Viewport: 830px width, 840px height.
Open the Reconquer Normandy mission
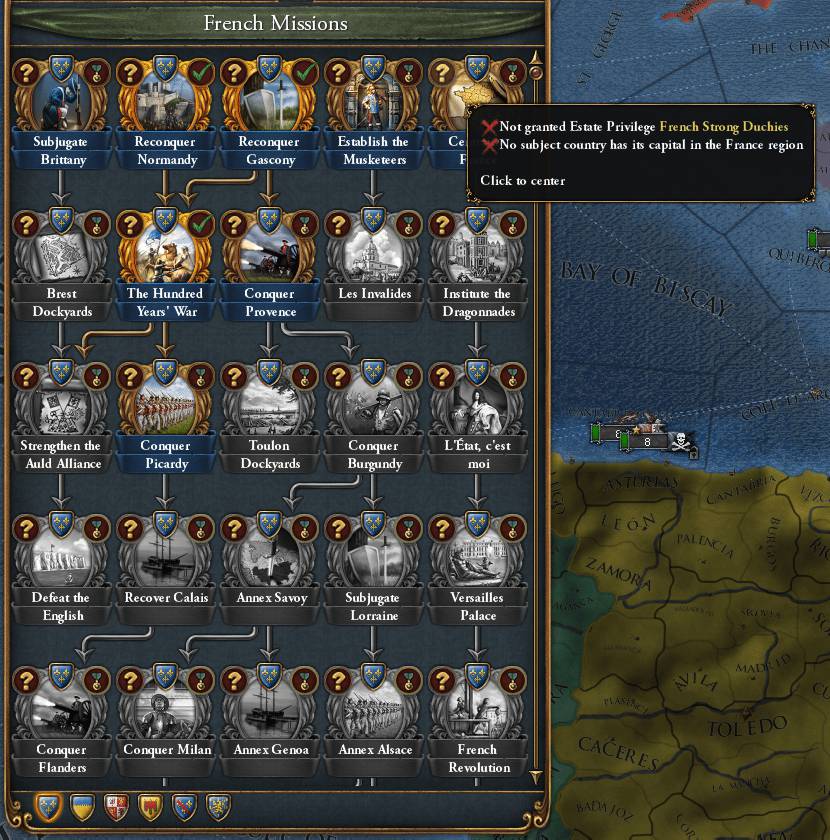click(165, 102)
